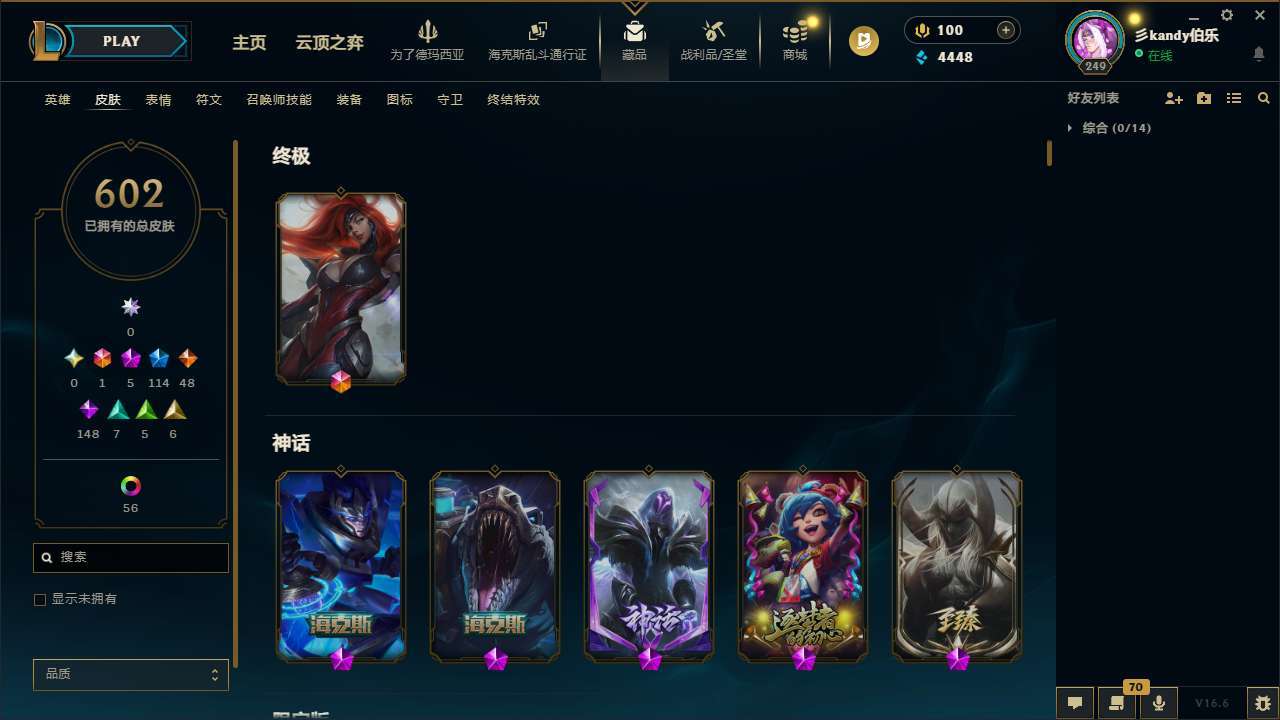Click the 搜索 search input field

(130, 557)
